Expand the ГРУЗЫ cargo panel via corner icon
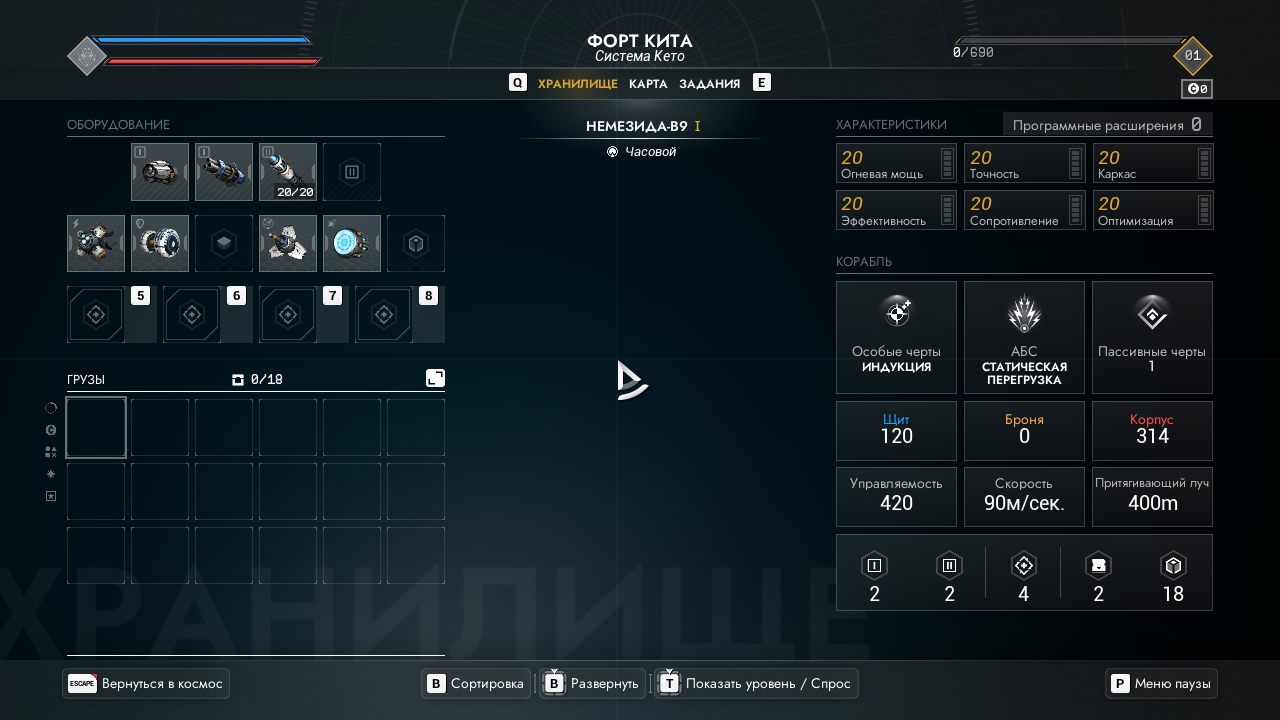This screenshot has width=1280, height=720. 435,378
